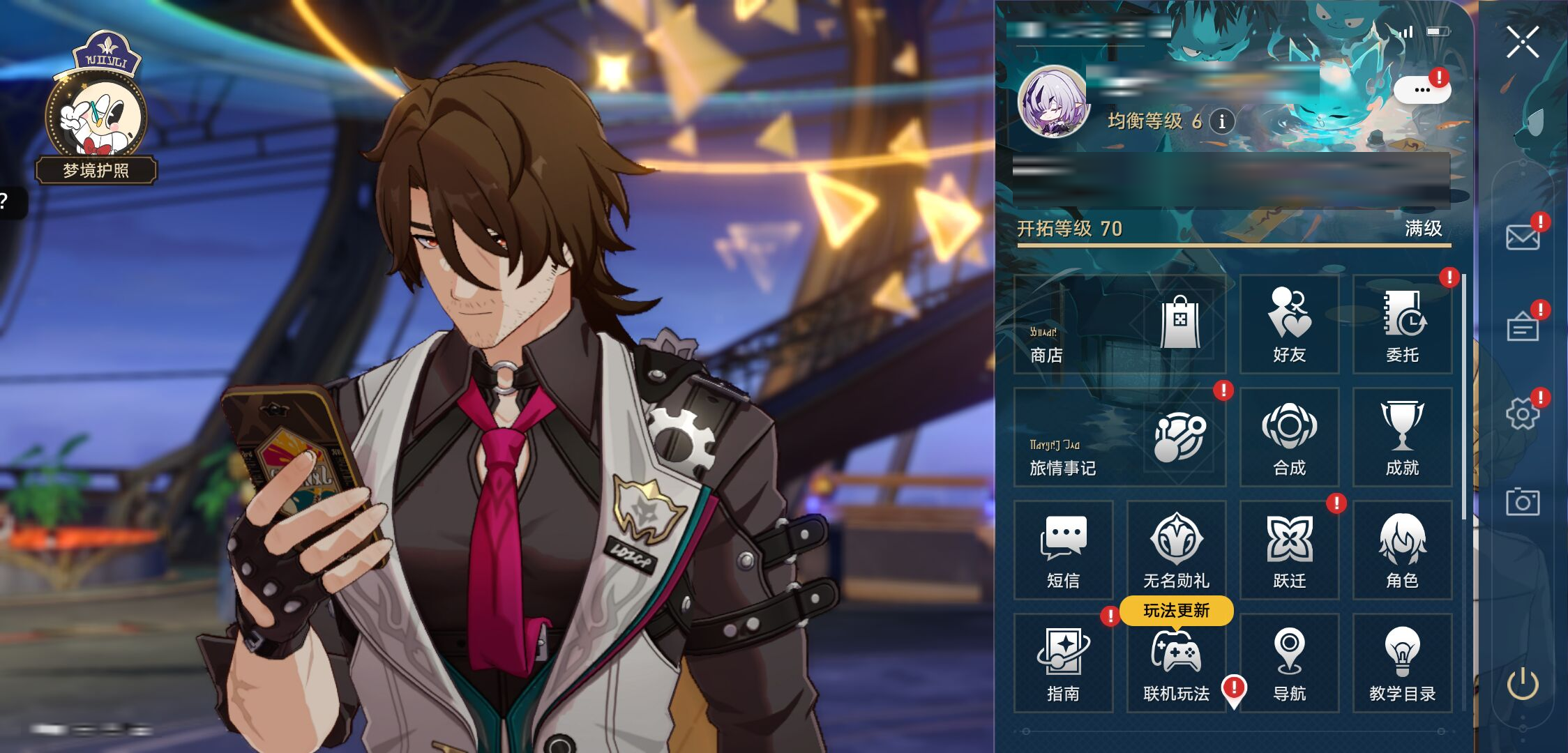Open 导航 navigation map

[1289, 664]
